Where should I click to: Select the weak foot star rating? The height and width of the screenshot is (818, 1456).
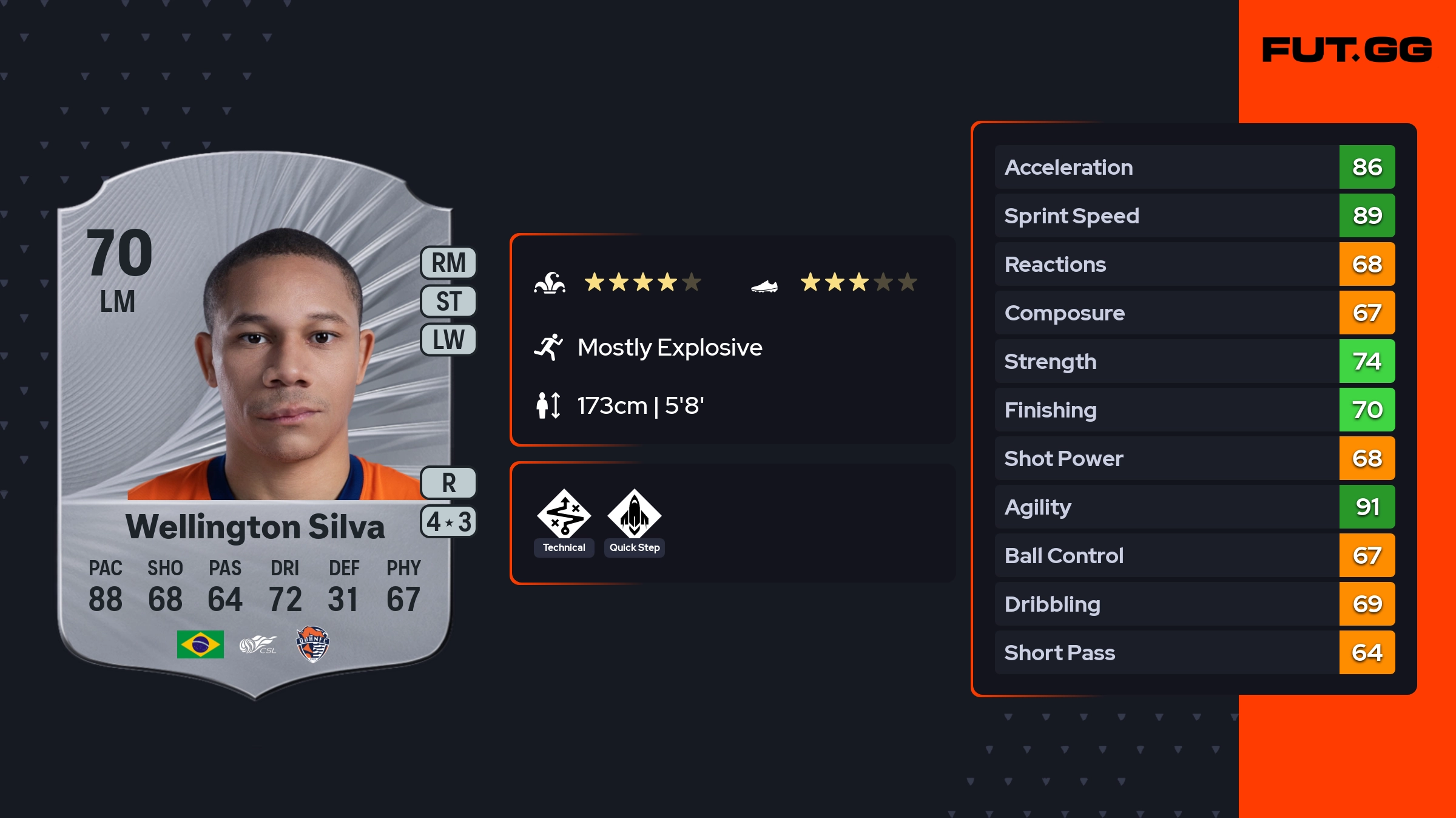[858, 282]
